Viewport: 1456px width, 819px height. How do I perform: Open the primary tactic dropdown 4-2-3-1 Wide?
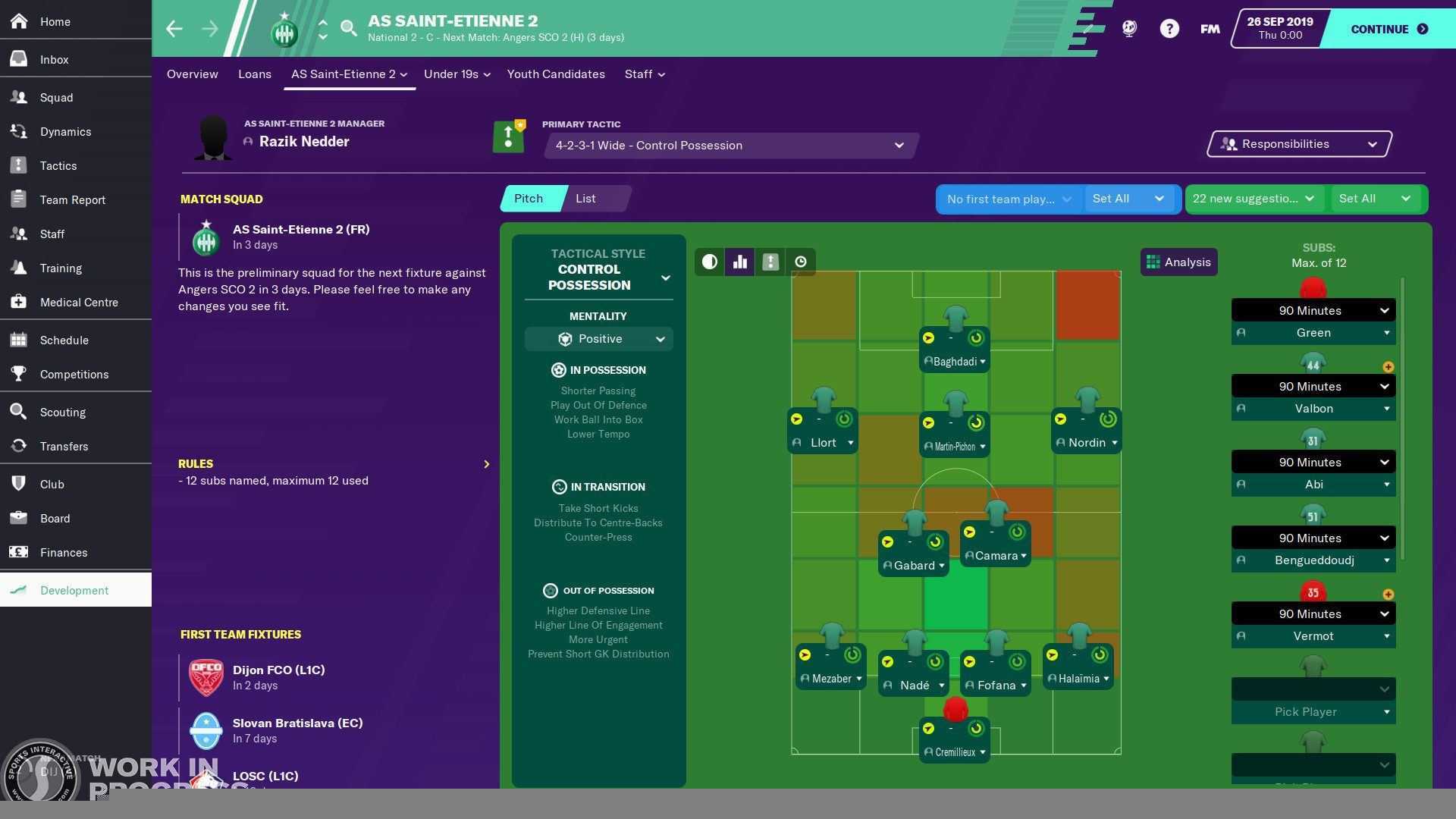tap(730, 145)
